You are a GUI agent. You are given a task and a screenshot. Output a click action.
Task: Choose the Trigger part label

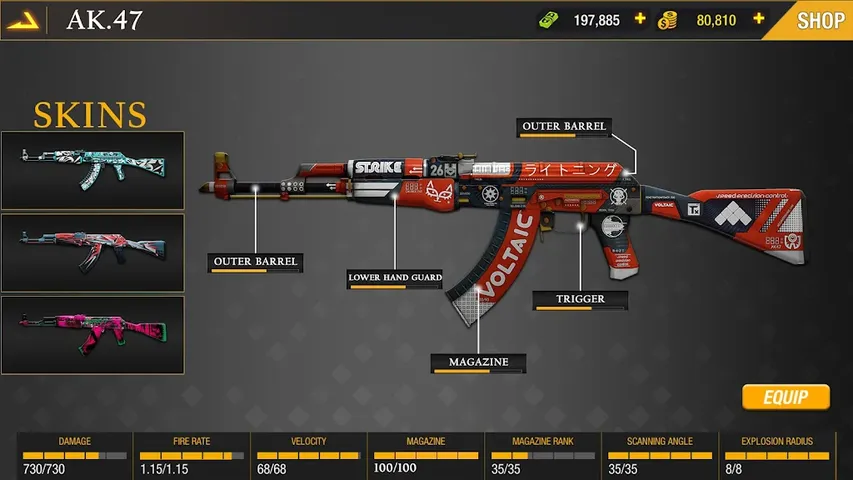coord(581,299)
